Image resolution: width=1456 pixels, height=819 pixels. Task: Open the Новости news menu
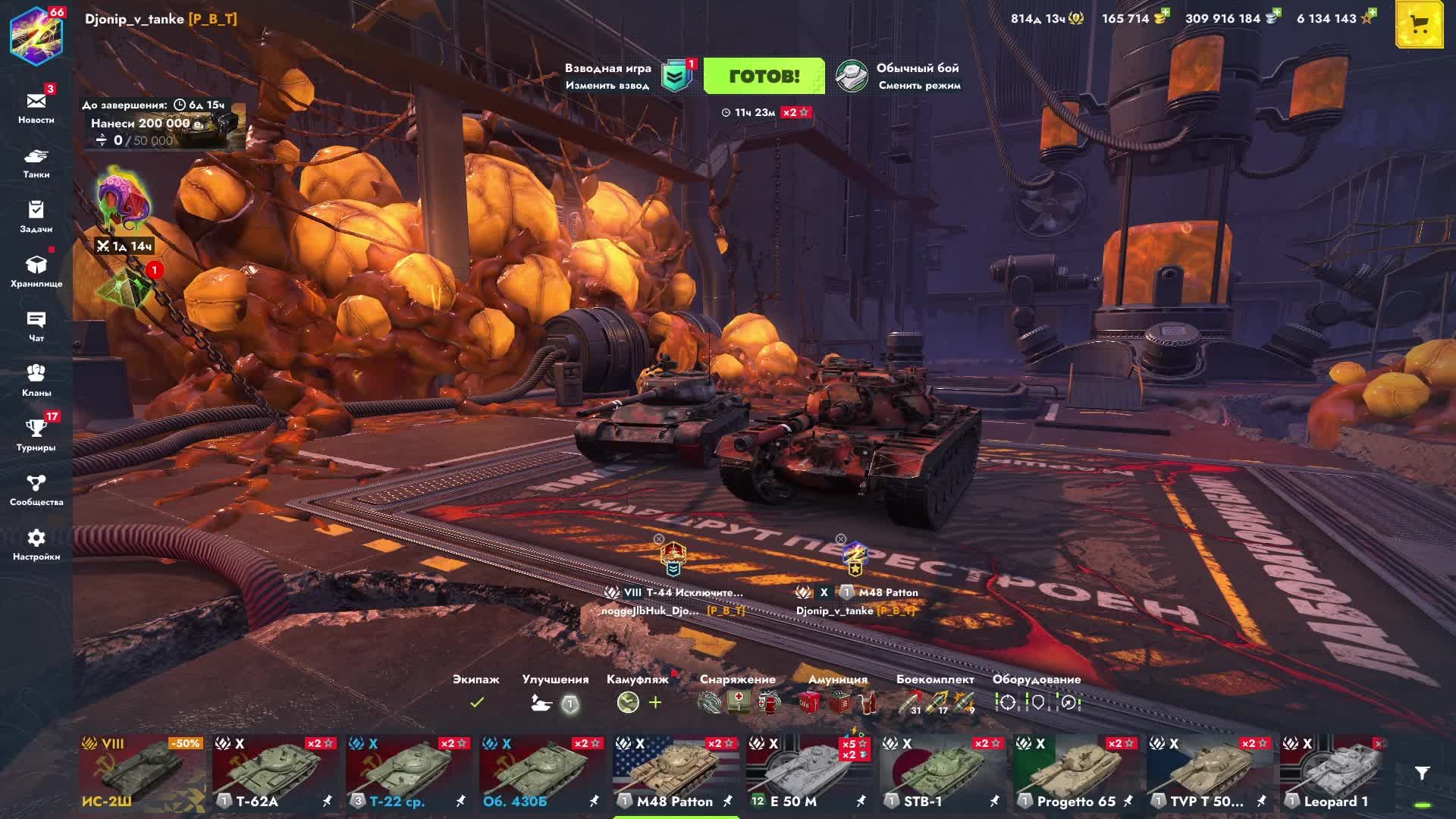point(36,107)
